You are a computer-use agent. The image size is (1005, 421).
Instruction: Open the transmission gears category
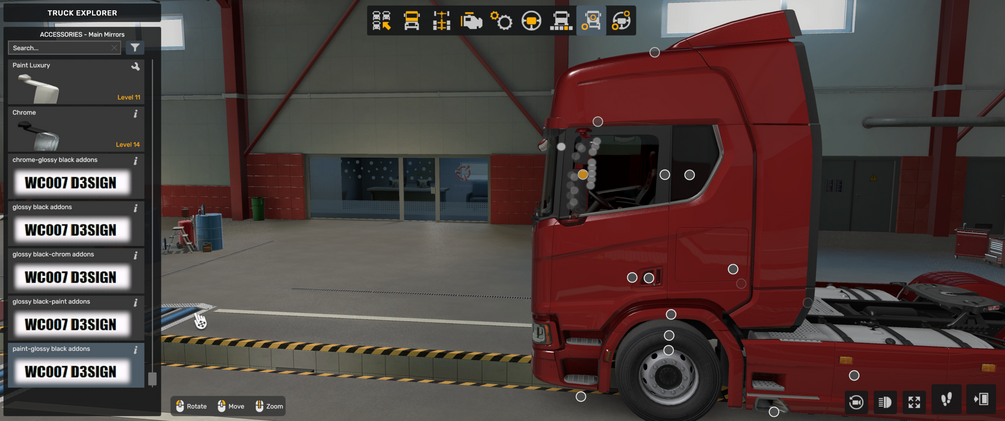(501, 21)
